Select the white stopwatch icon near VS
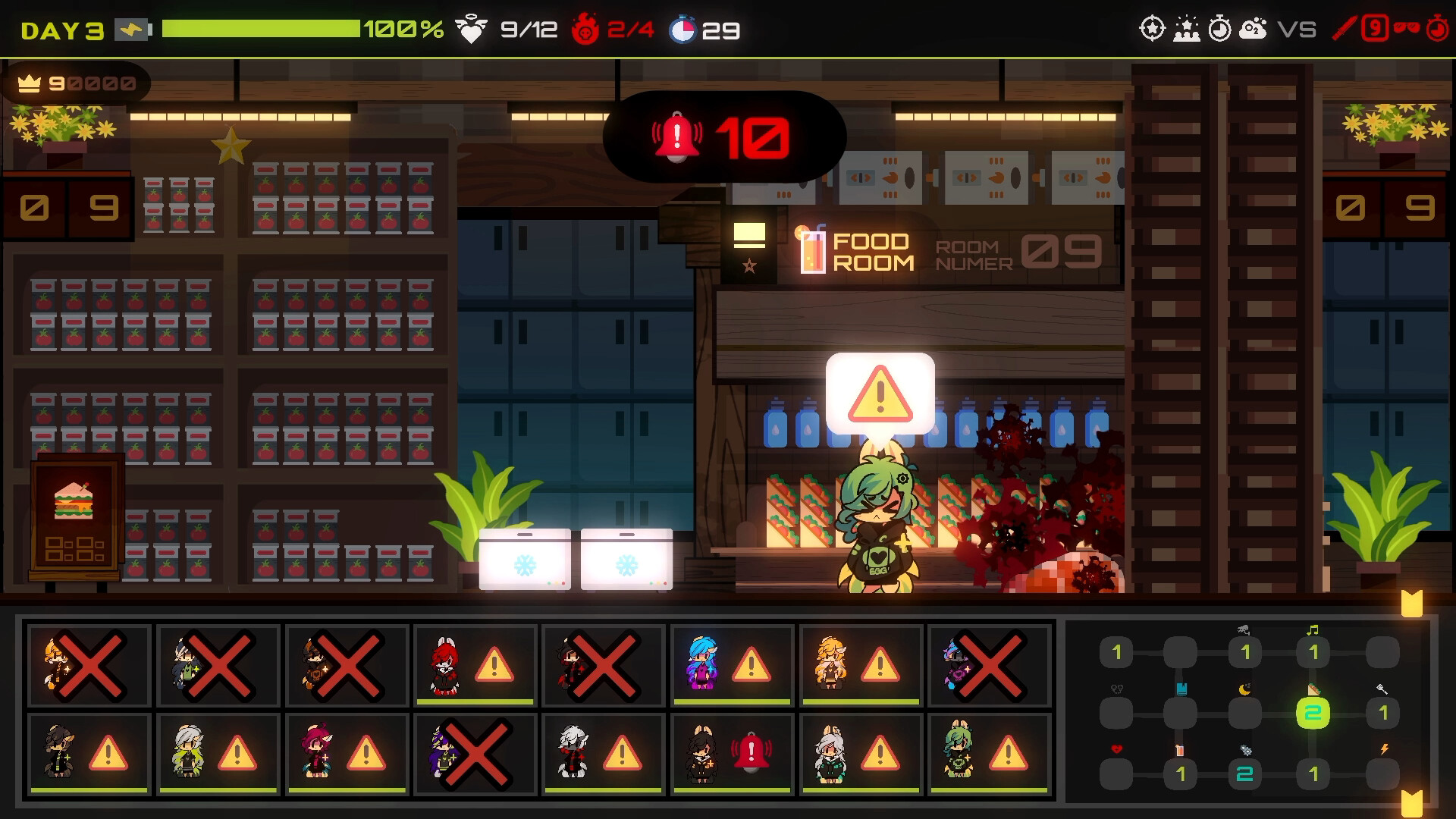Screen dimensions: 1456x819 click(x=1219, y=29)
